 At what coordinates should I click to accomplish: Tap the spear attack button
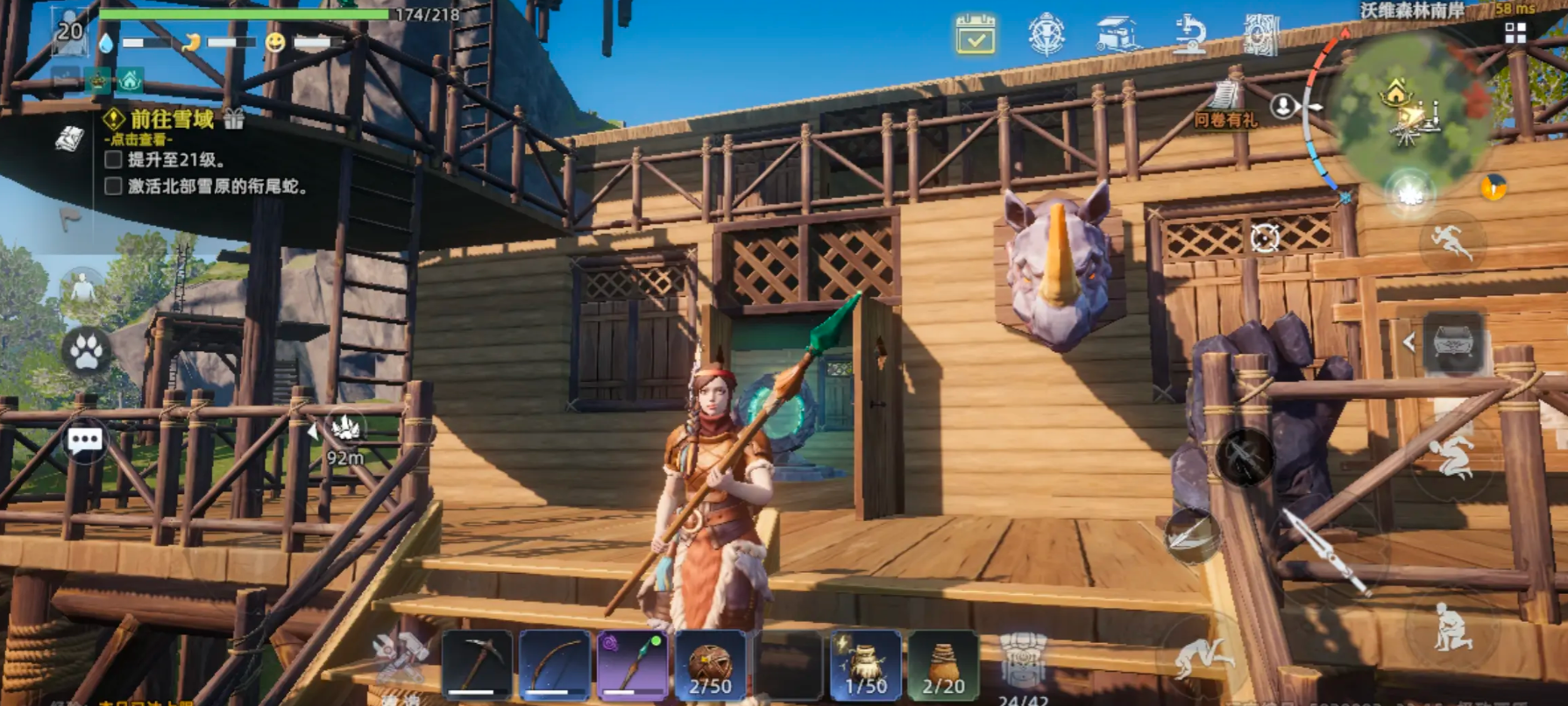click(1322, 548)
